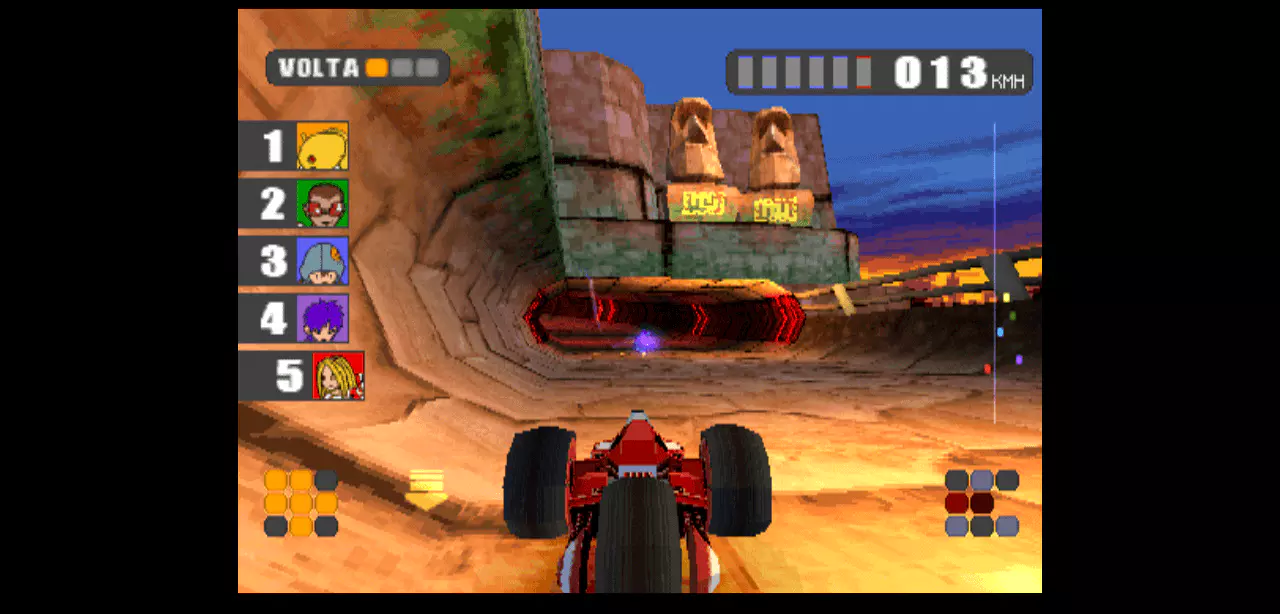Viewport: 1280px width, 614px height.
Task: Select the fifth-place blonde racer portrait
Action: coord(338,376)
